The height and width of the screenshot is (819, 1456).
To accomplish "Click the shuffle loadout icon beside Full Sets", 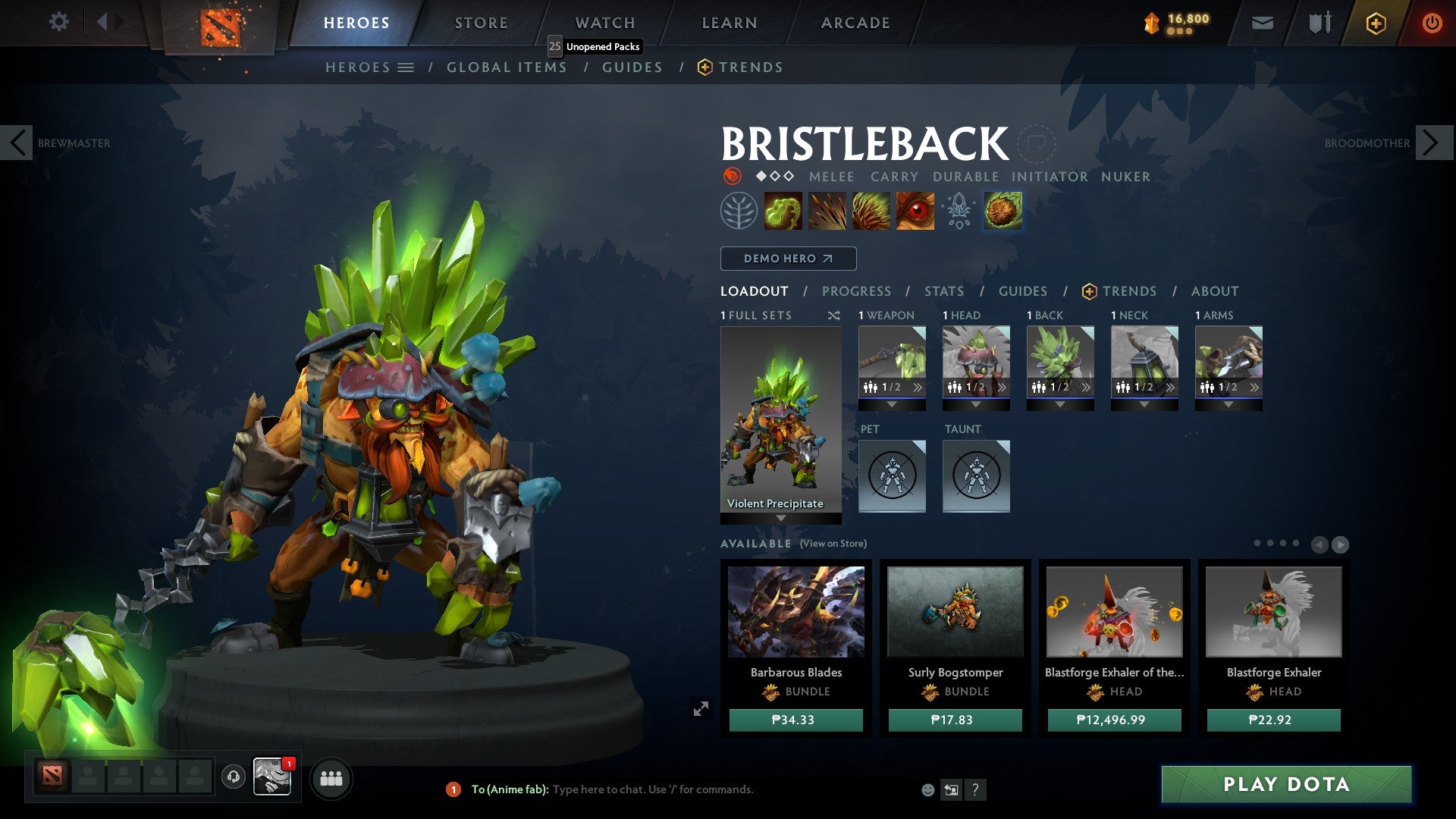I will [835, 315].
